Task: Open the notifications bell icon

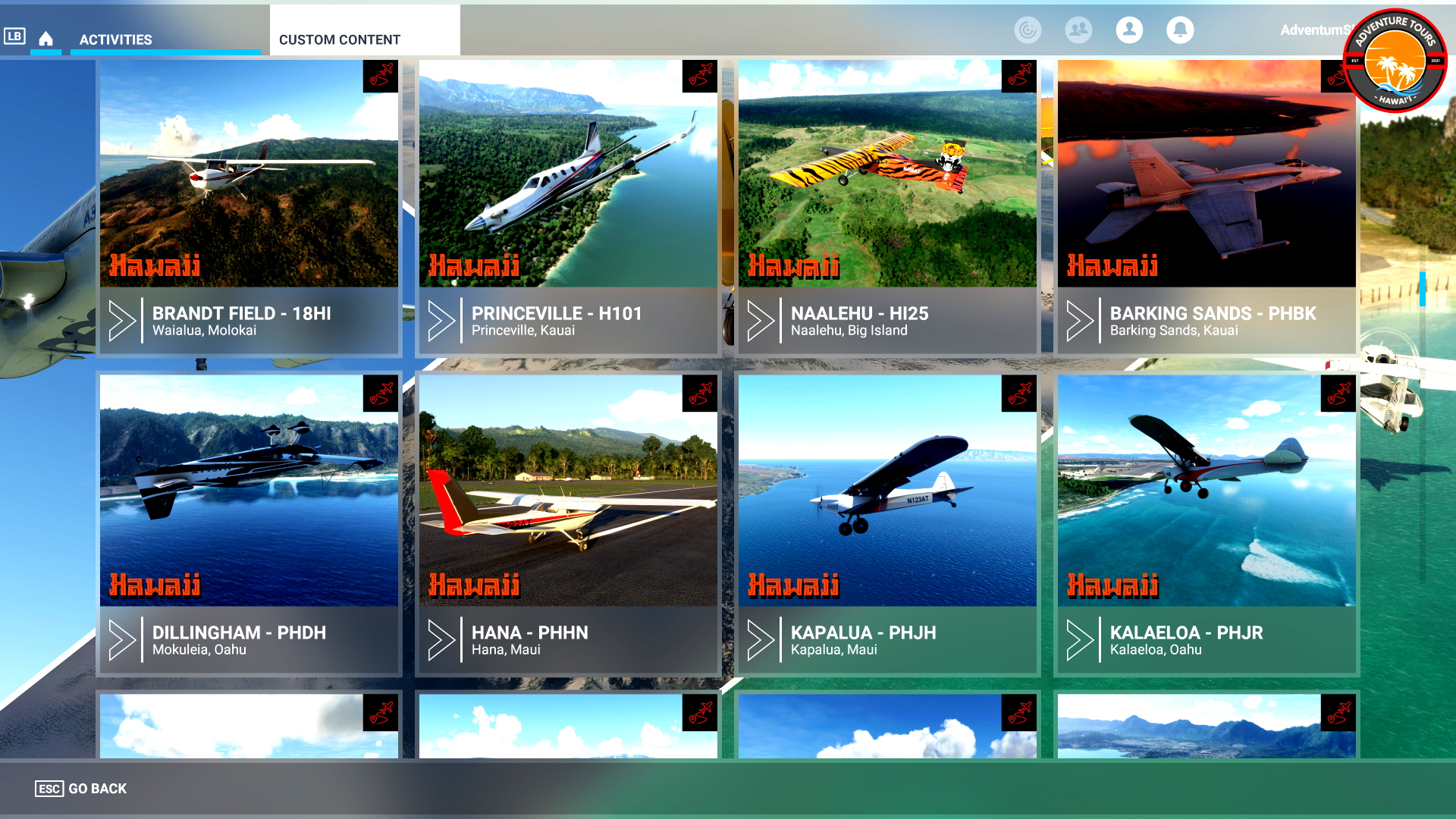Action: pos(1180,30)
